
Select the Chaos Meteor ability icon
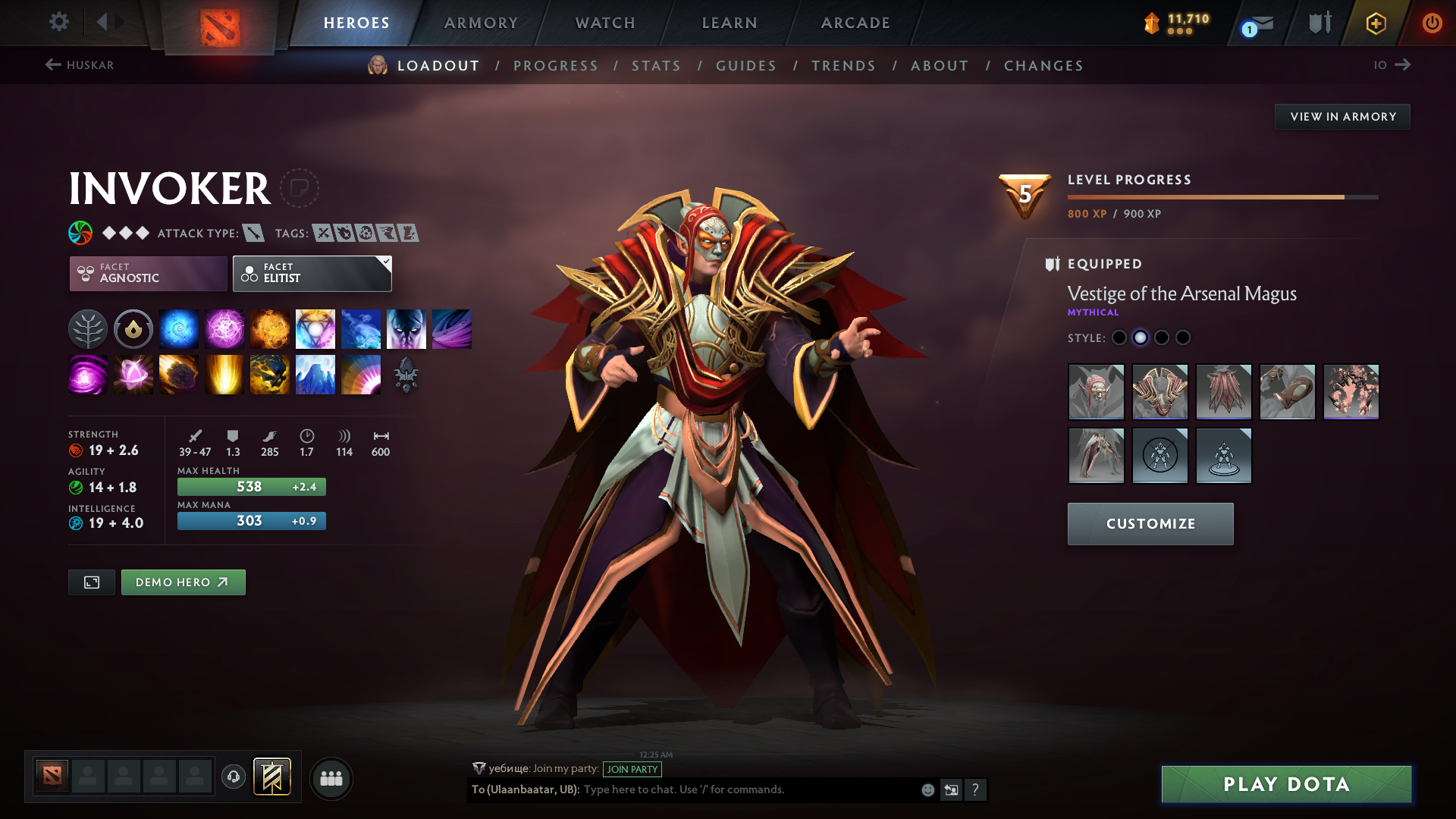point(178,374)
